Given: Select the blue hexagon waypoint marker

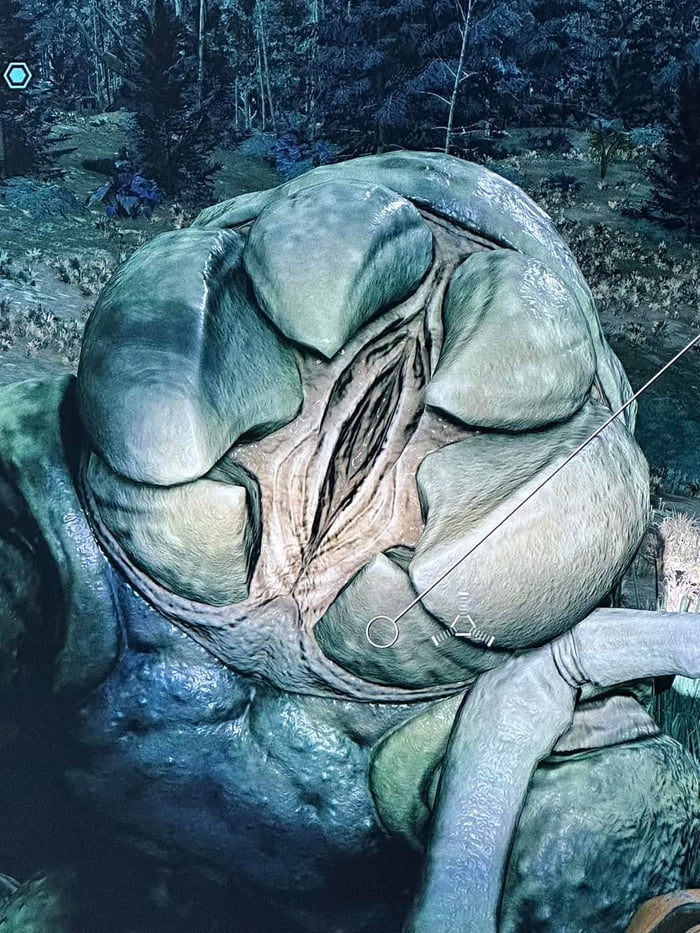Looking at the screenshot, I should click(17, 75).
